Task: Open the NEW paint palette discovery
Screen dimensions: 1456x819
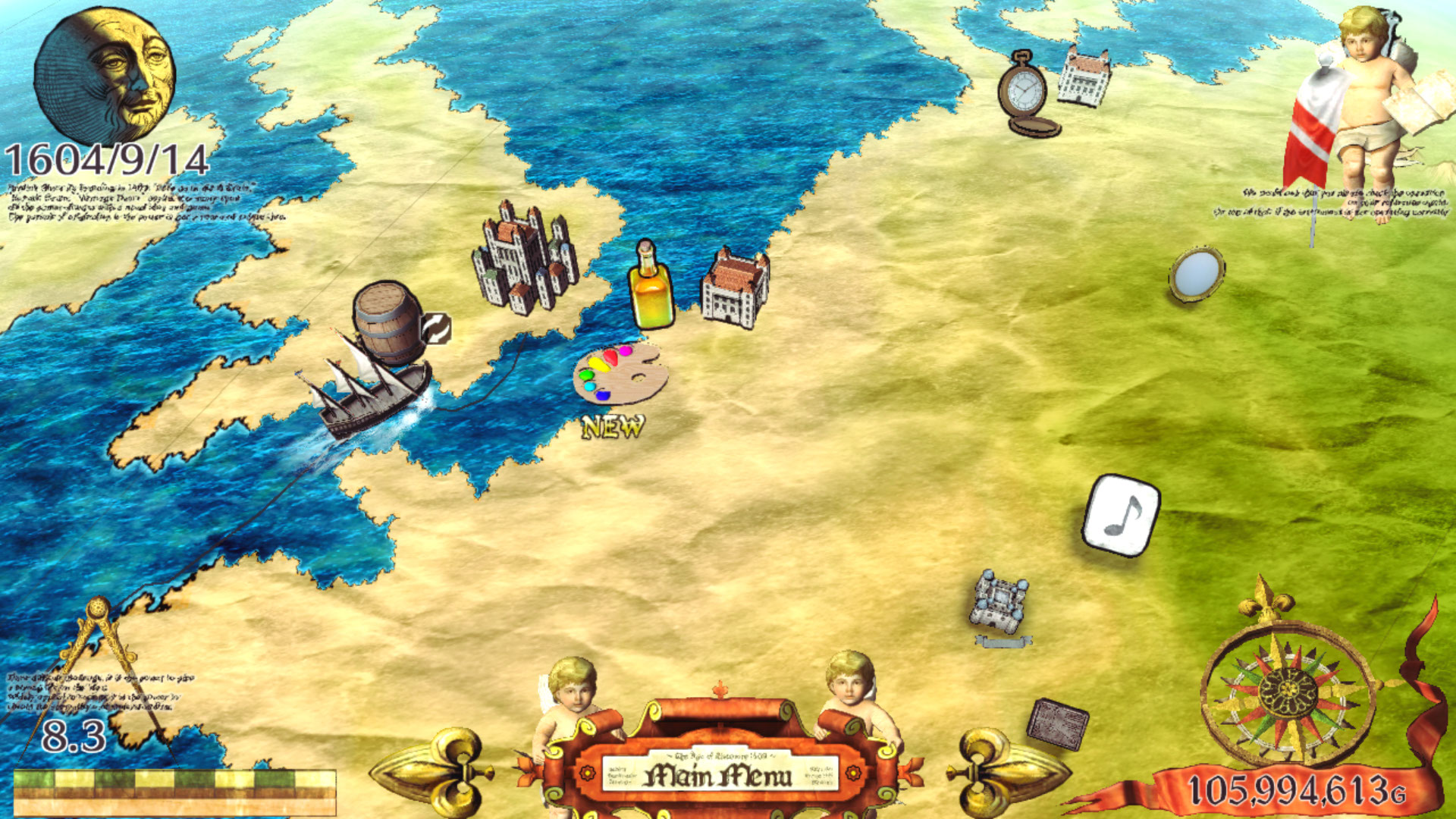Action: pyautogui.click(x=620, y=373)
